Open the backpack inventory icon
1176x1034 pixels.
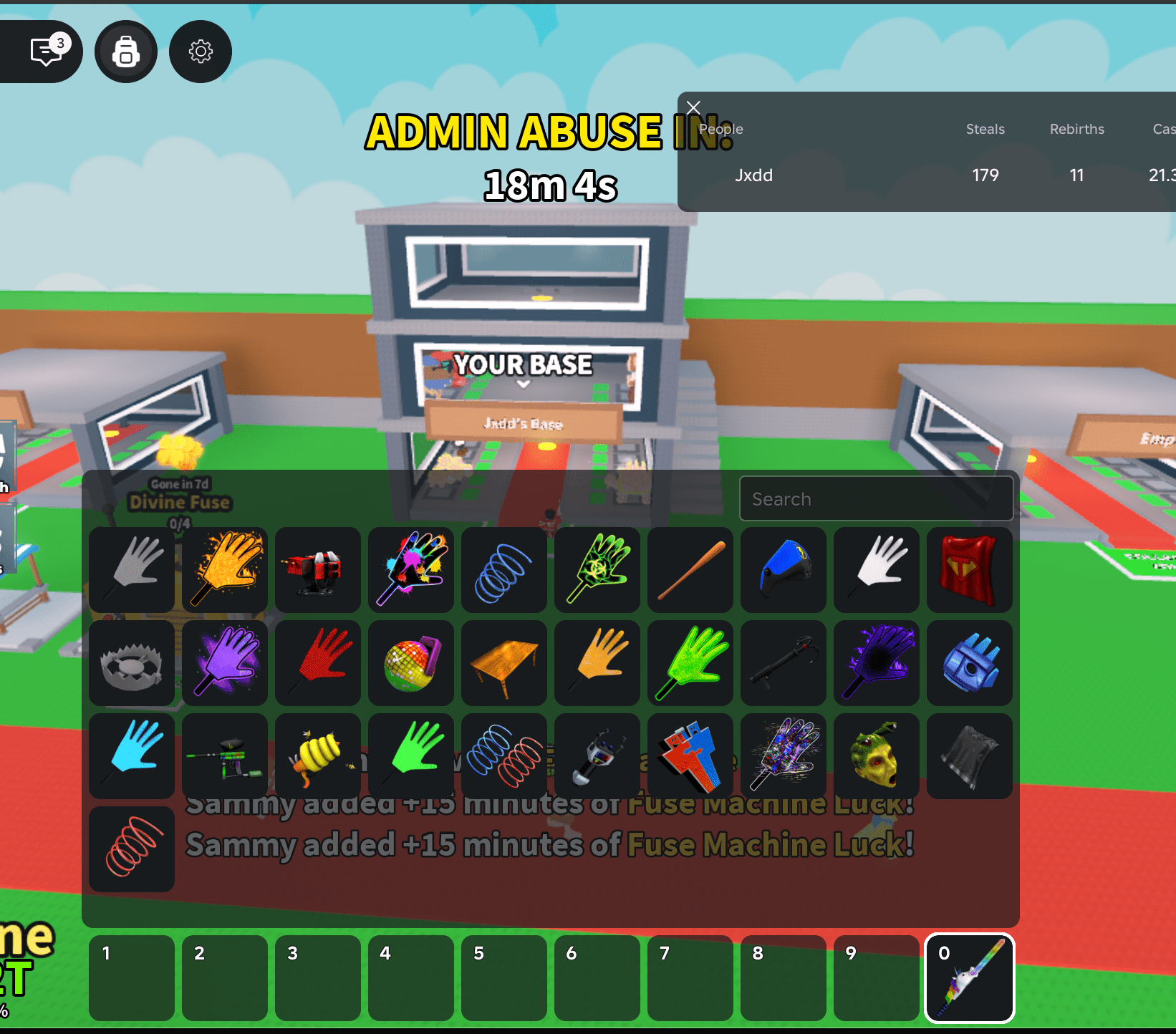[x=126, y=51]
